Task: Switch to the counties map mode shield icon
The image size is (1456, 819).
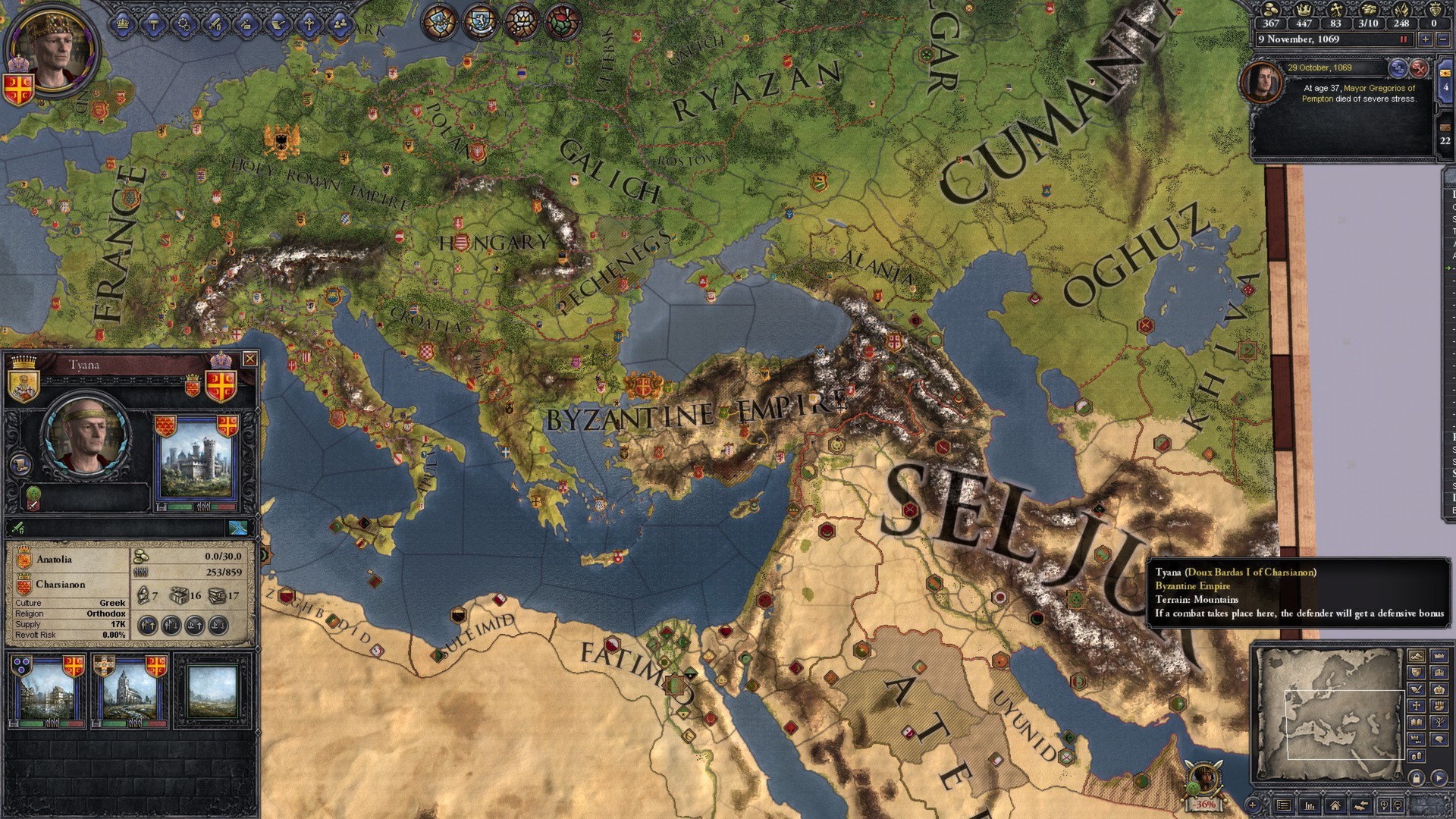Action: click(x=1416, y=673)
